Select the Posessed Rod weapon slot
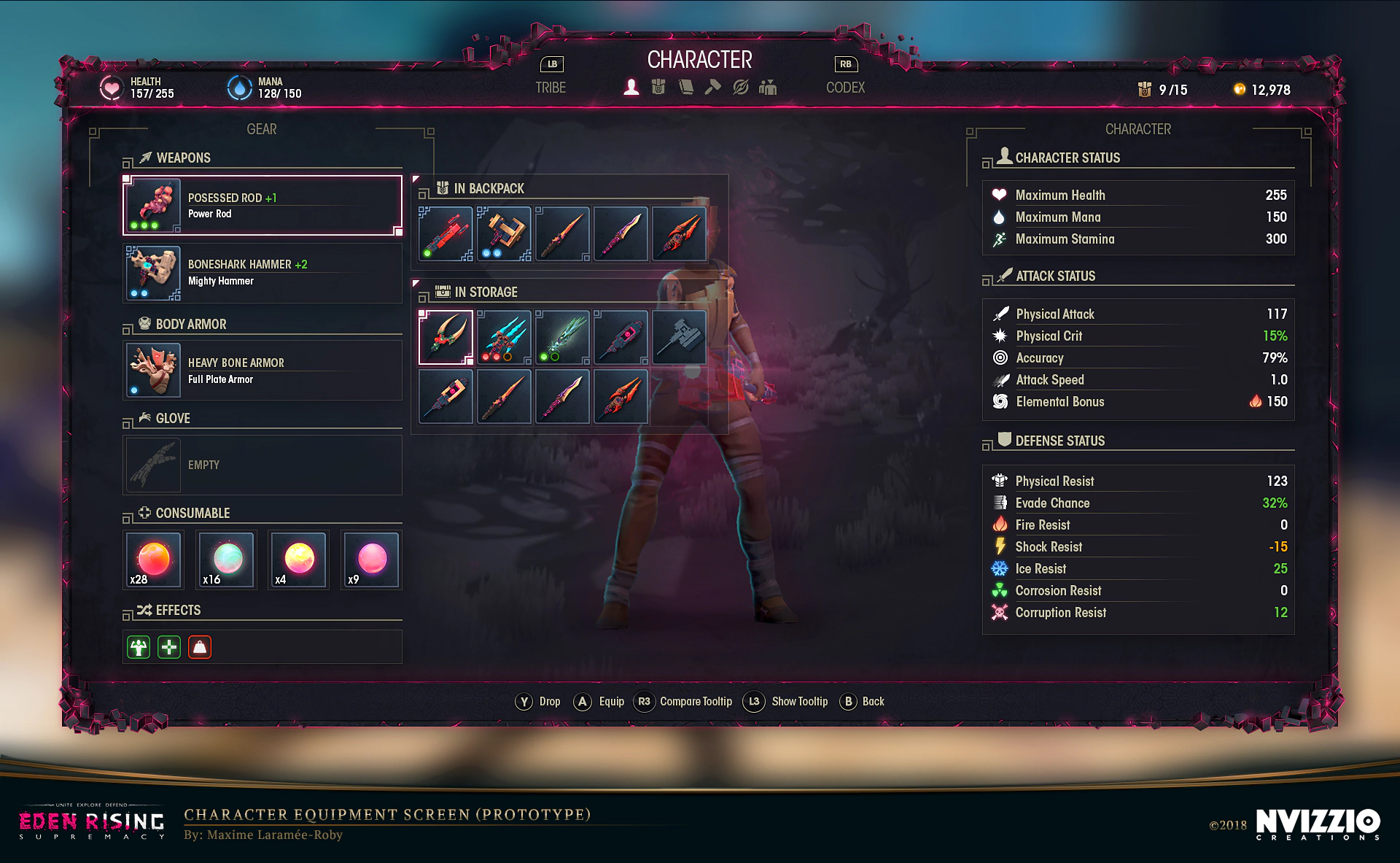The width and height of the screenshot is (1400, 863). (x=262, y=206)
